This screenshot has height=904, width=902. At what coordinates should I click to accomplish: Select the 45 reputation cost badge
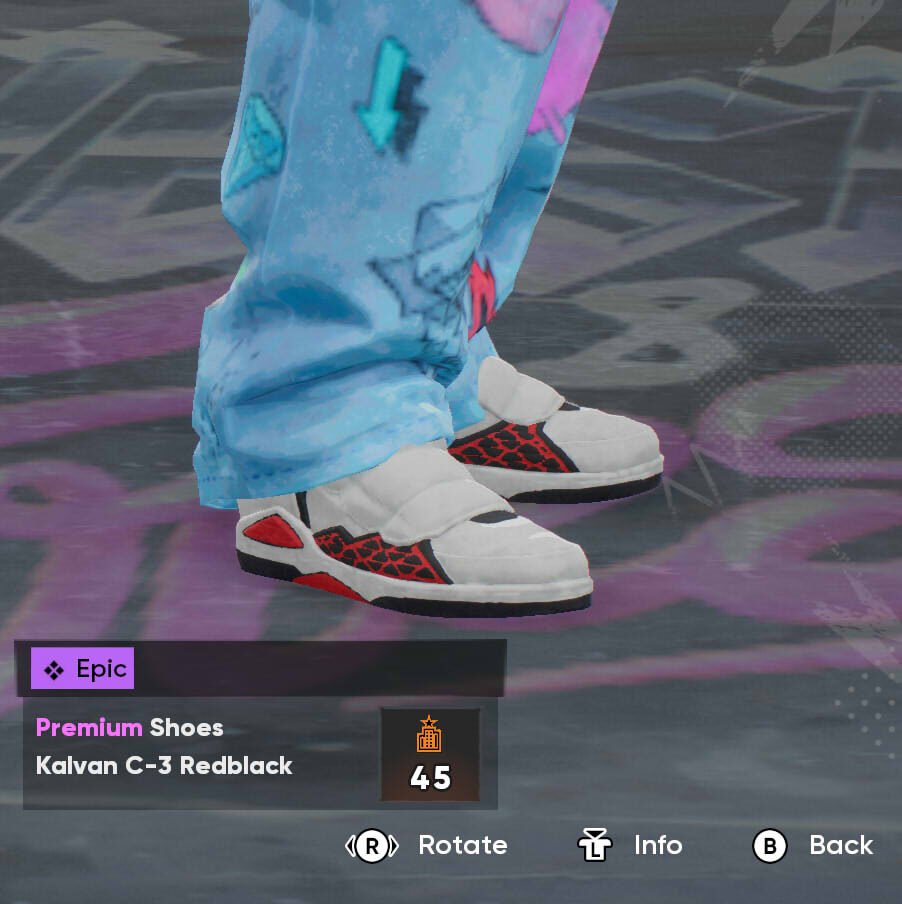coord(430,756)
